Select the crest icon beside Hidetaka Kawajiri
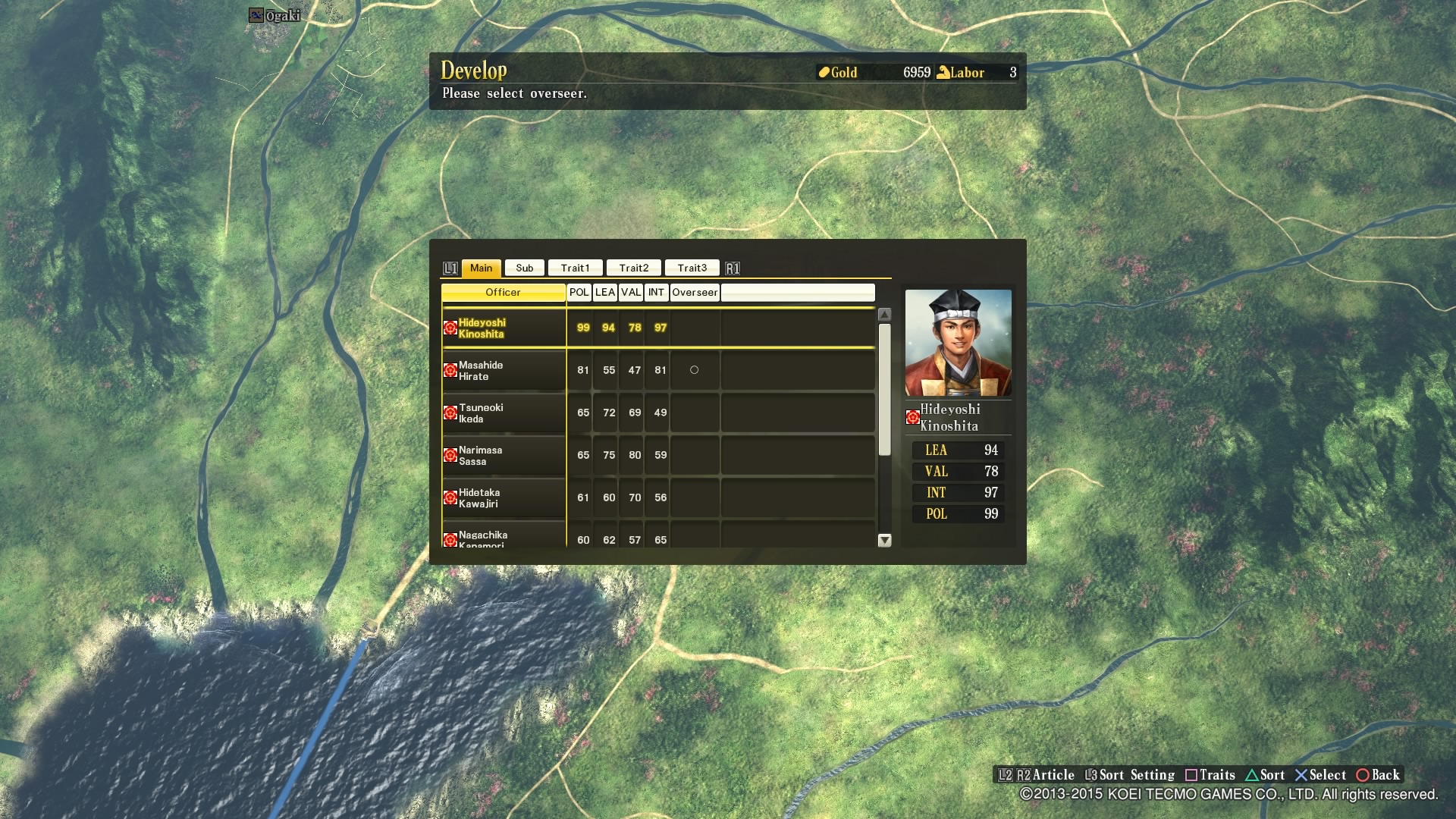 point(450,497)
